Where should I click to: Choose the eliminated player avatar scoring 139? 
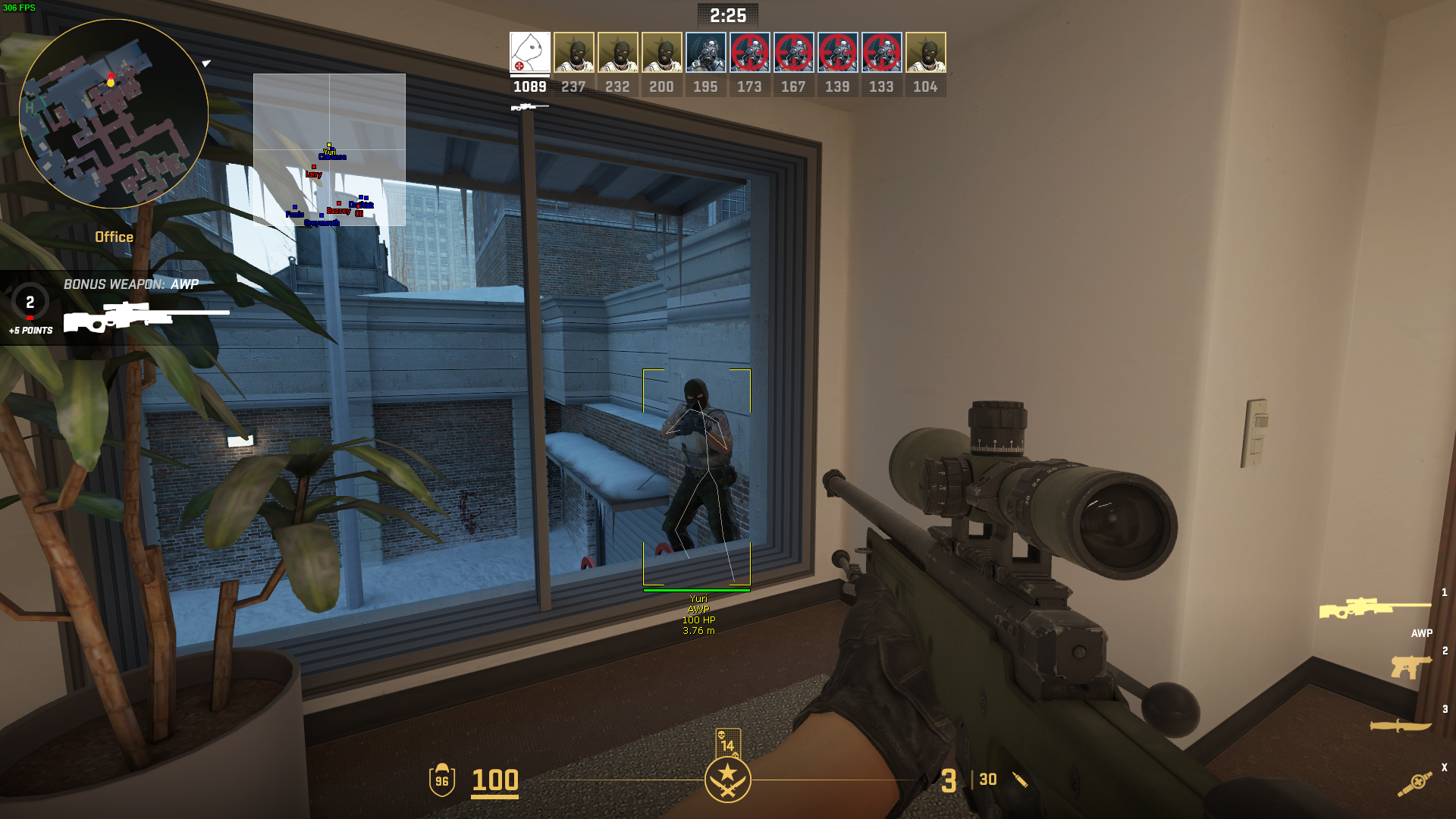(837, 52)
